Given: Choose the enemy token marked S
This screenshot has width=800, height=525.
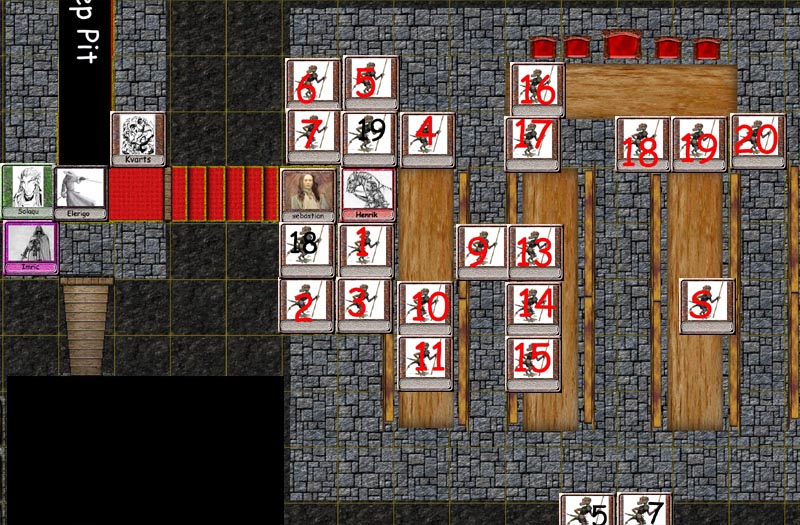Looking at the screenshot, I should 707,305.
